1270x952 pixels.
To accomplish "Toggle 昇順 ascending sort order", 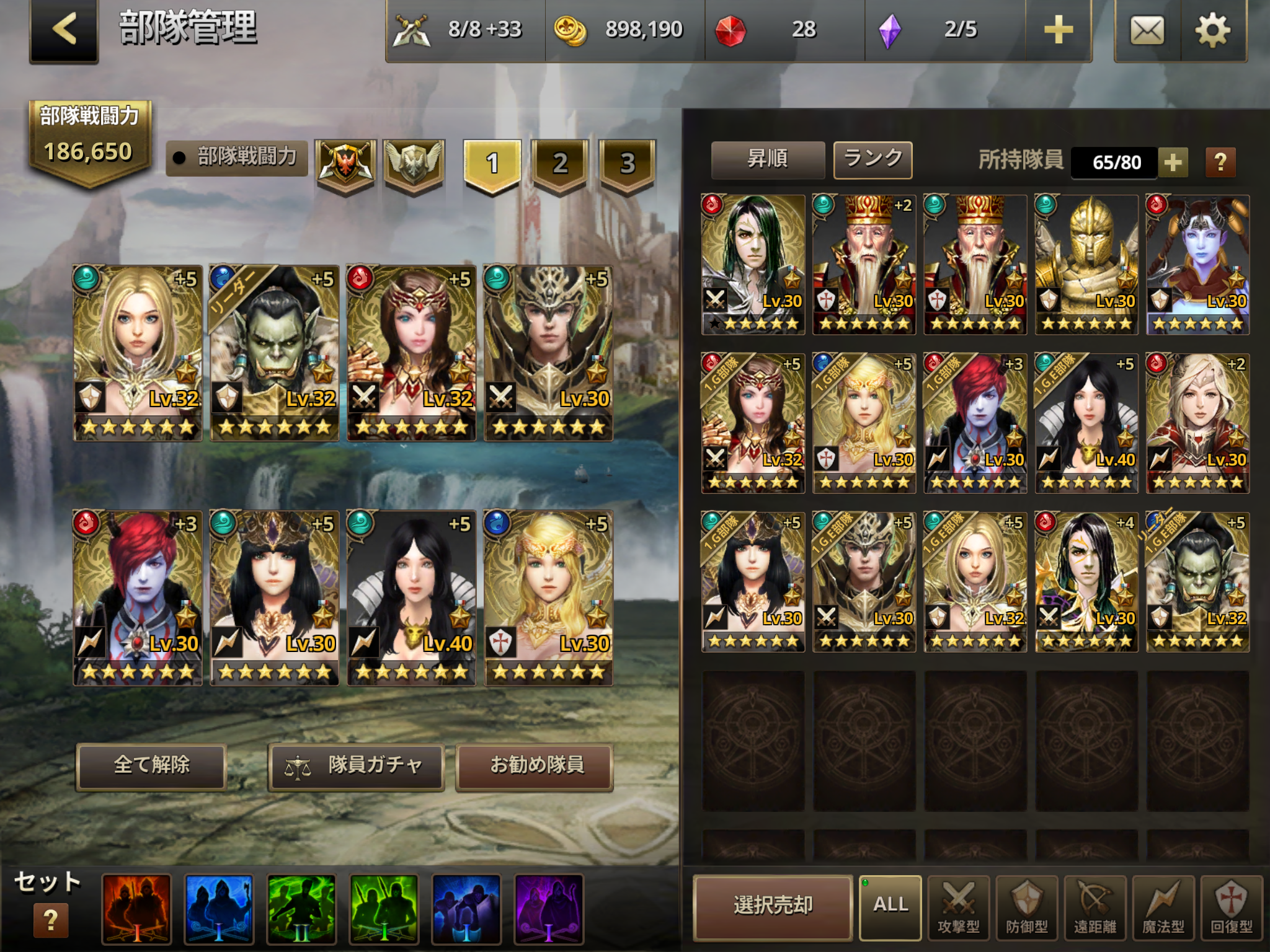I will point(768,159).
